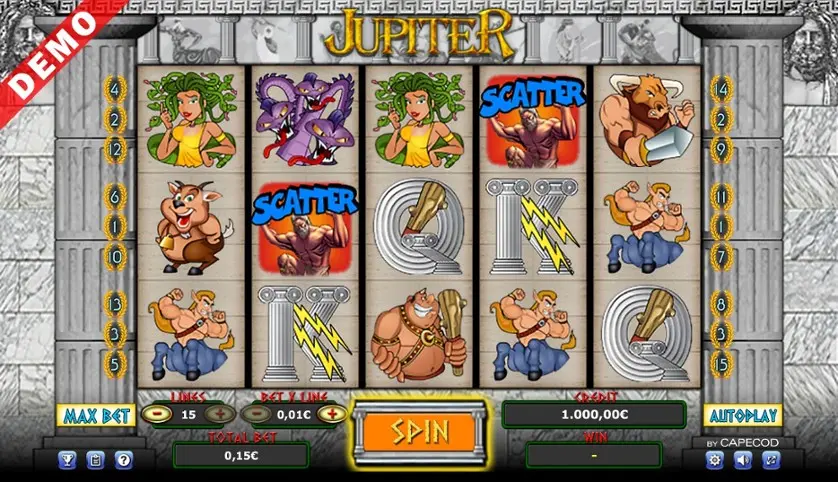
Task: Decrease the number of lines
Action: (156, 414)
